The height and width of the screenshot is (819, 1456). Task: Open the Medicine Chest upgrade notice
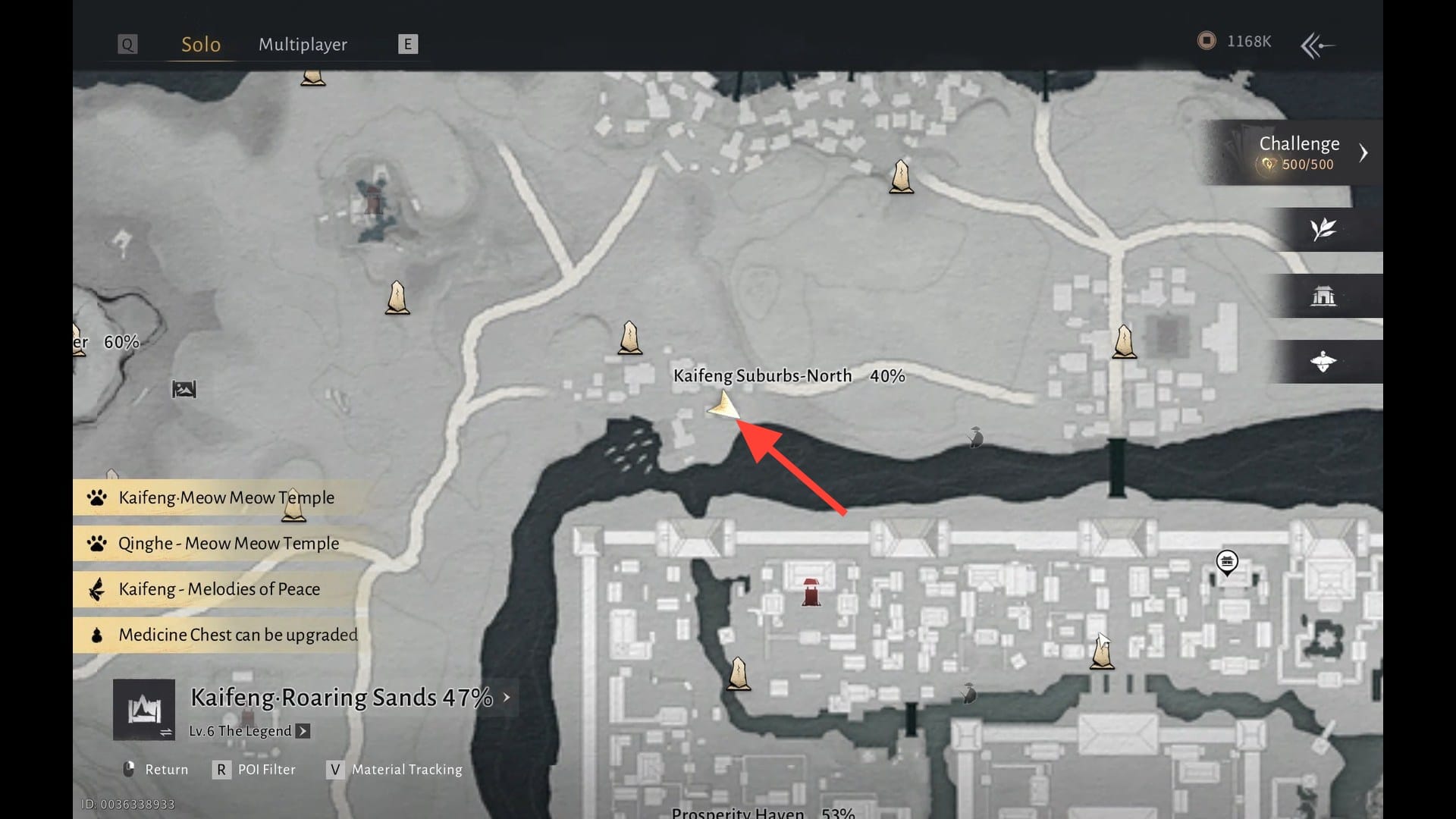pos(237,635)
